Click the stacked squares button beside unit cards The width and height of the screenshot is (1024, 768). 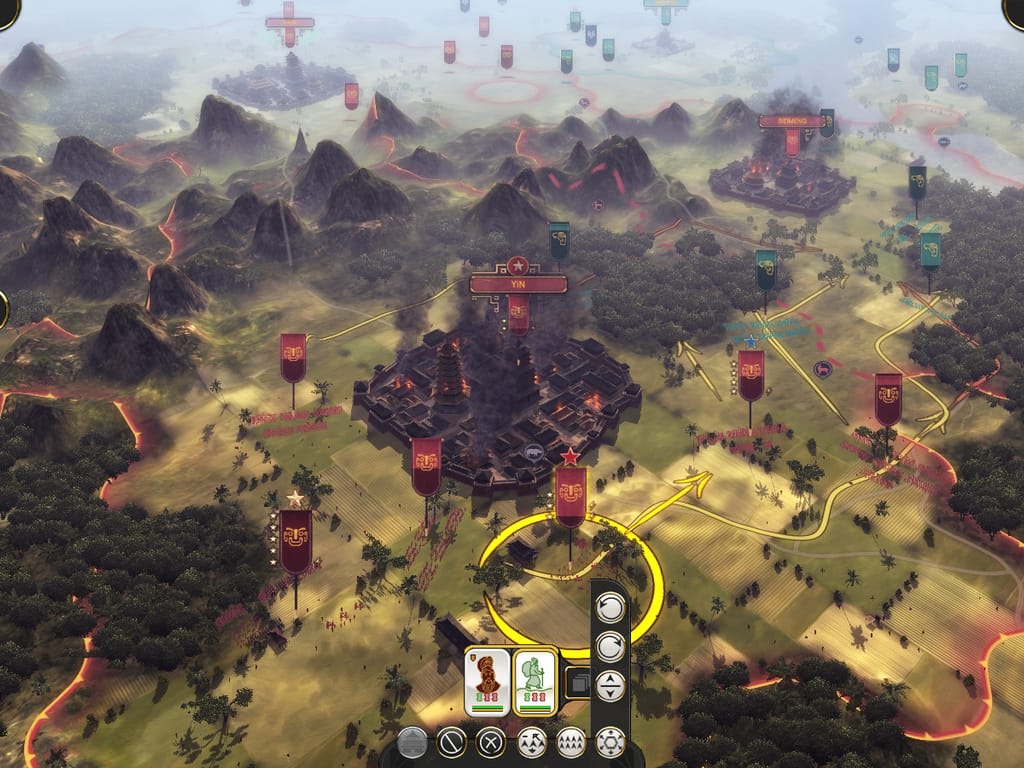tap(577, 682)
